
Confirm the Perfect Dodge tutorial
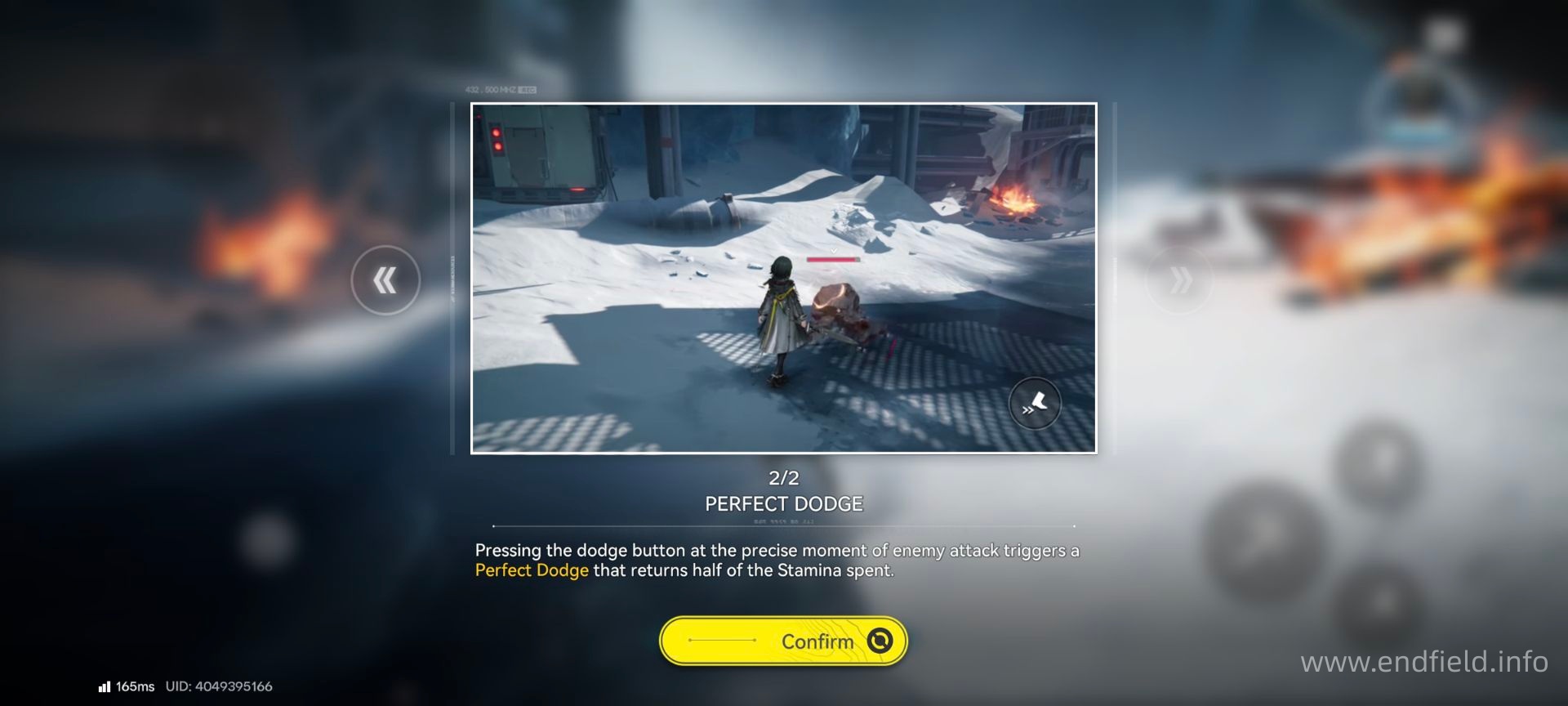(x=783, y=641)
